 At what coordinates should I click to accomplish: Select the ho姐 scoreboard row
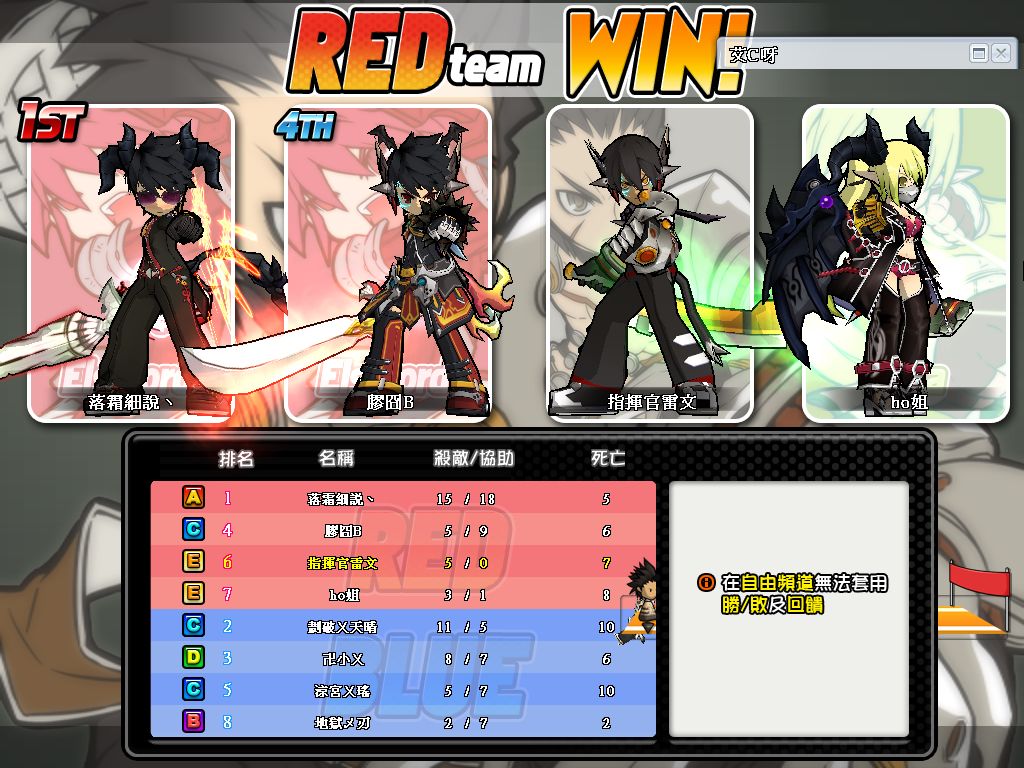[x=403, y=594]
